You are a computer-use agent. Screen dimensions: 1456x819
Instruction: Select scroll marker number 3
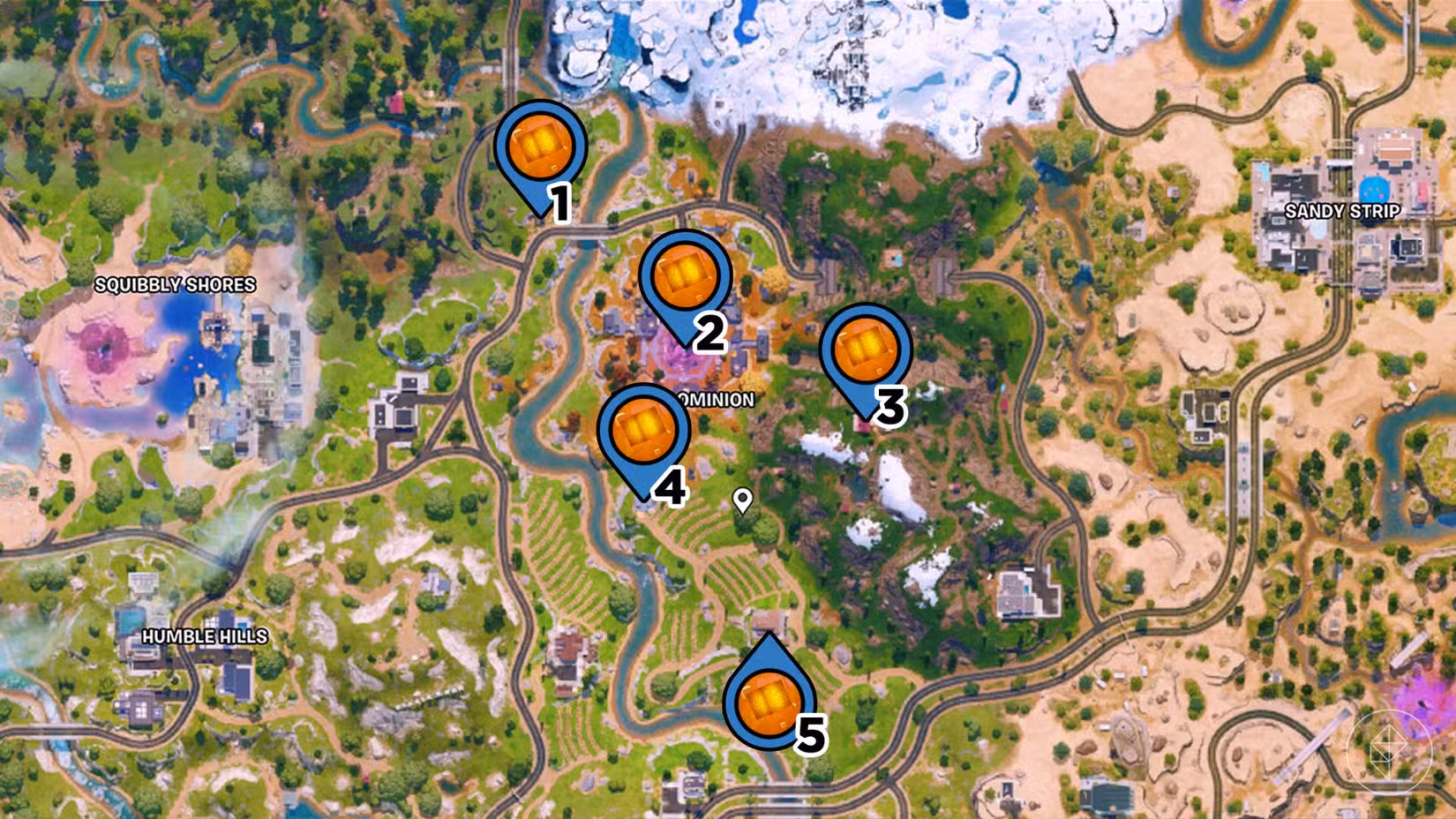tap(866, 351)
